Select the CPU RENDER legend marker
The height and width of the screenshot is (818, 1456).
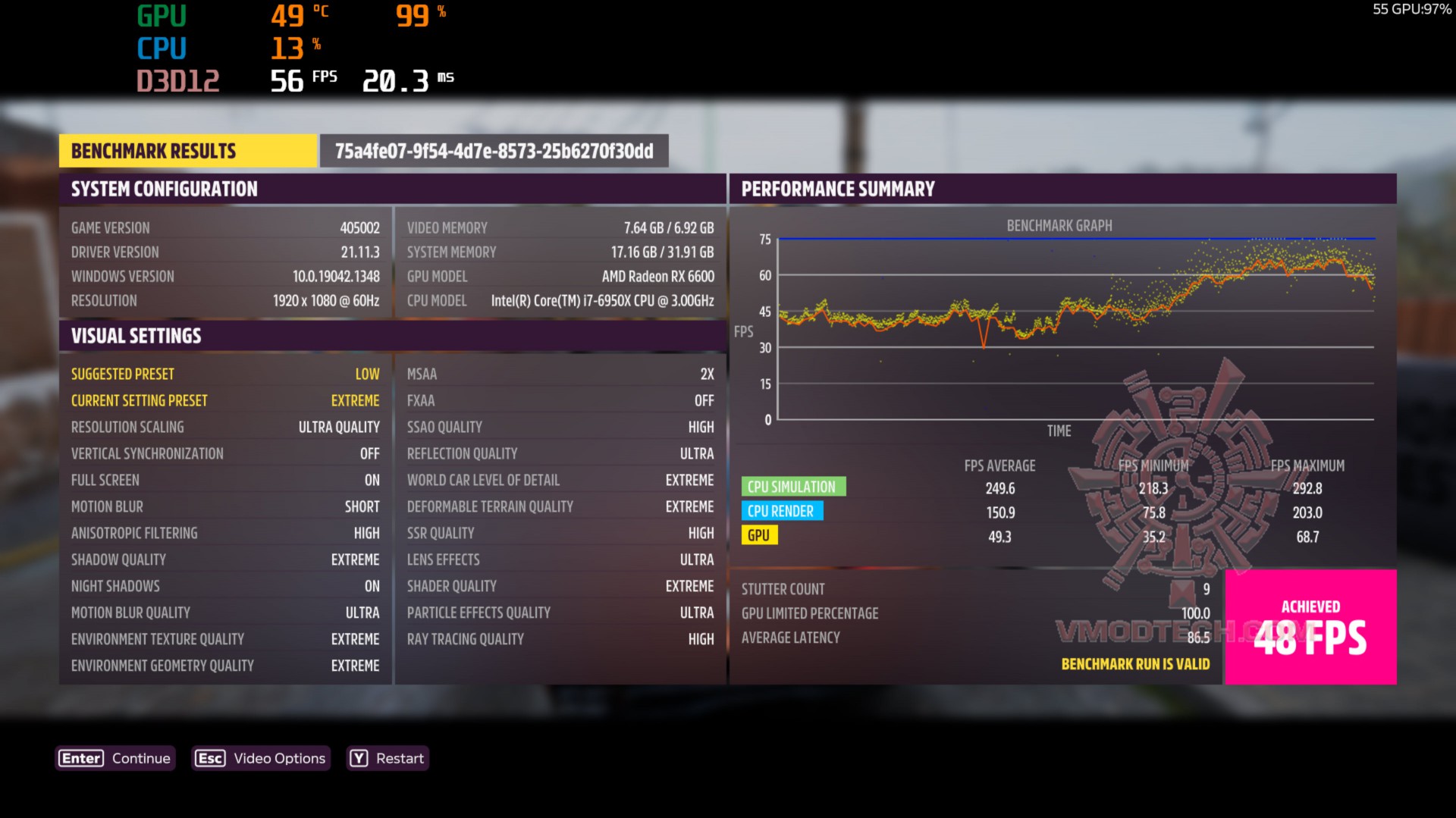click(x=782, y=511)
